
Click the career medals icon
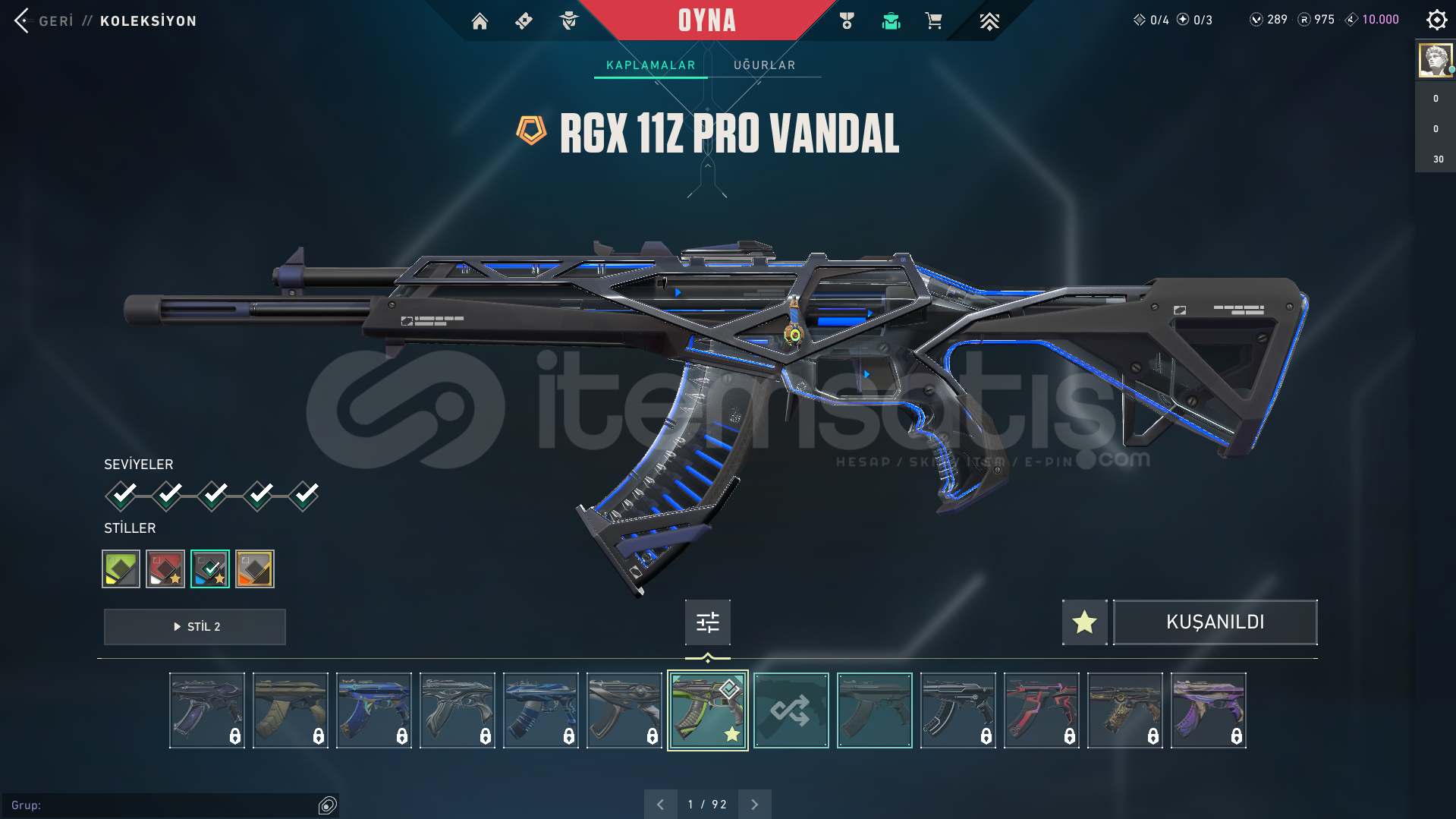point(847,21)
